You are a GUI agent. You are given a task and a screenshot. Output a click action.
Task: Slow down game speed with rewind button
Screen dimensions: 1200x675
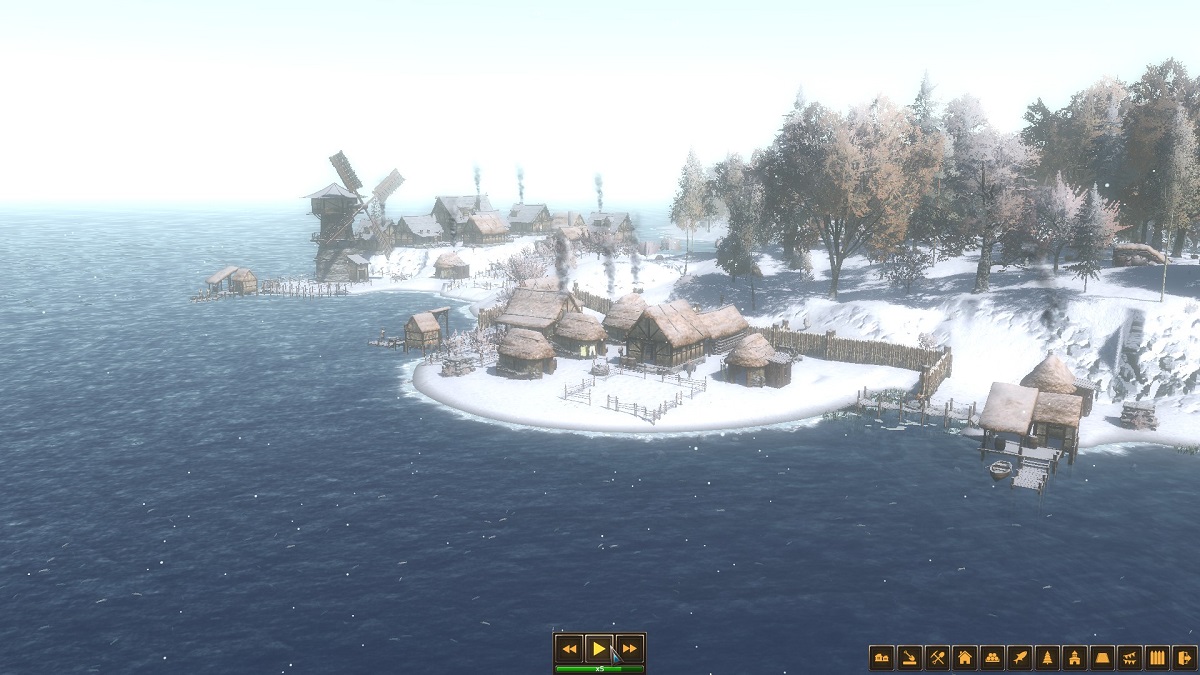point(568,648)
